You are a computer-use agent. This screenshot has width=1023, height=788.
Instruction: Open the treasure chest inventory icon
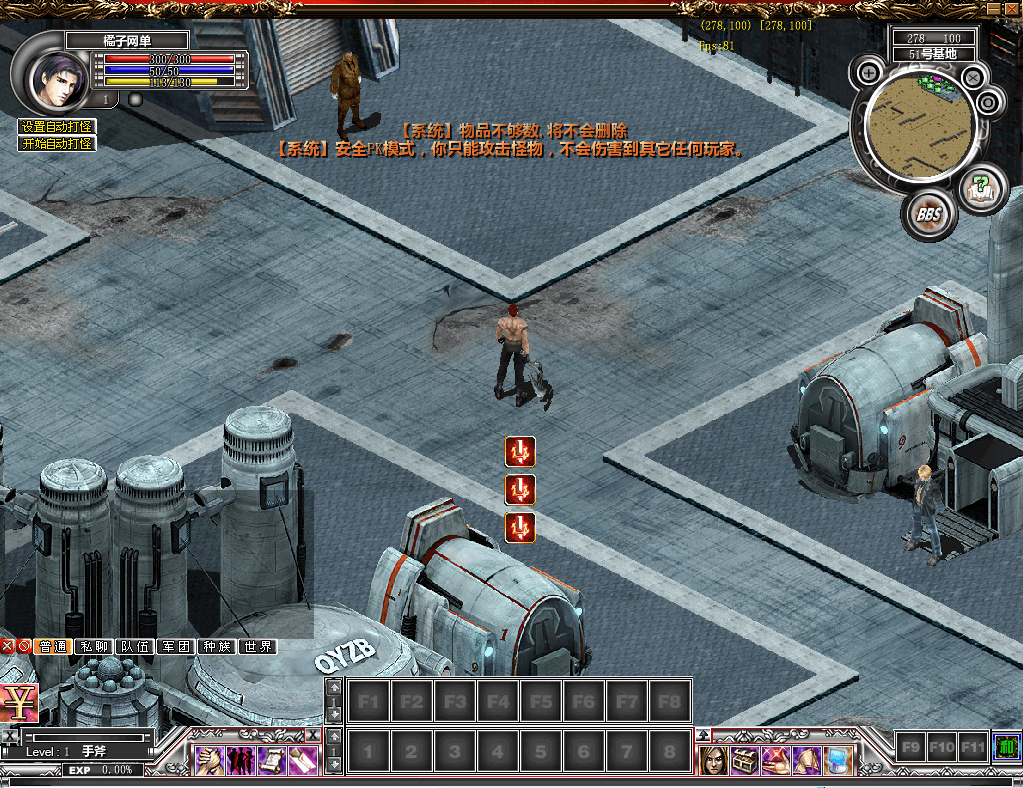click(x=744, y=761)
